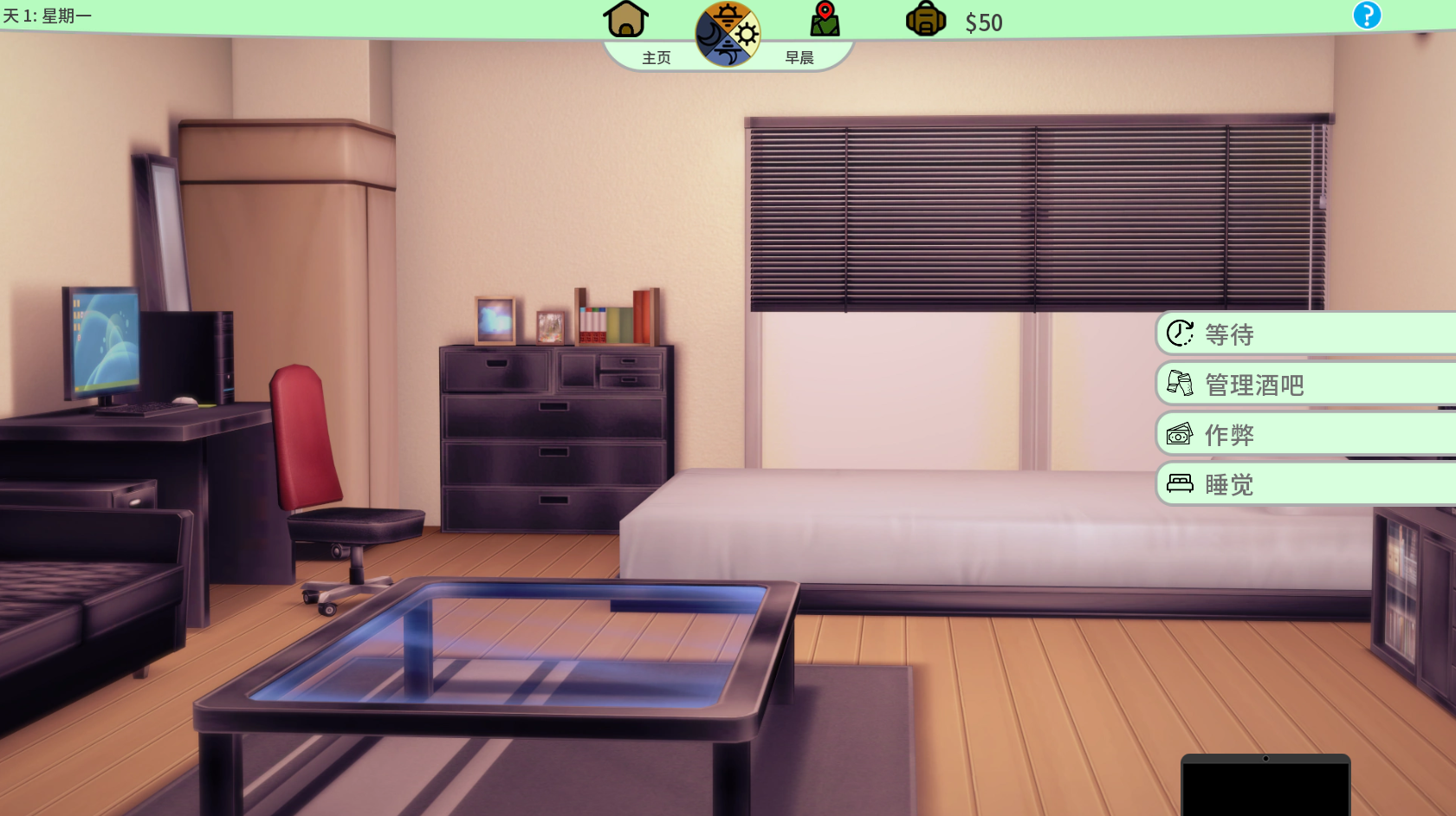1456x816 pixels.
Task: Click the day-night time cycle dial
Action: pyautogui.click(x=728, y=35)
